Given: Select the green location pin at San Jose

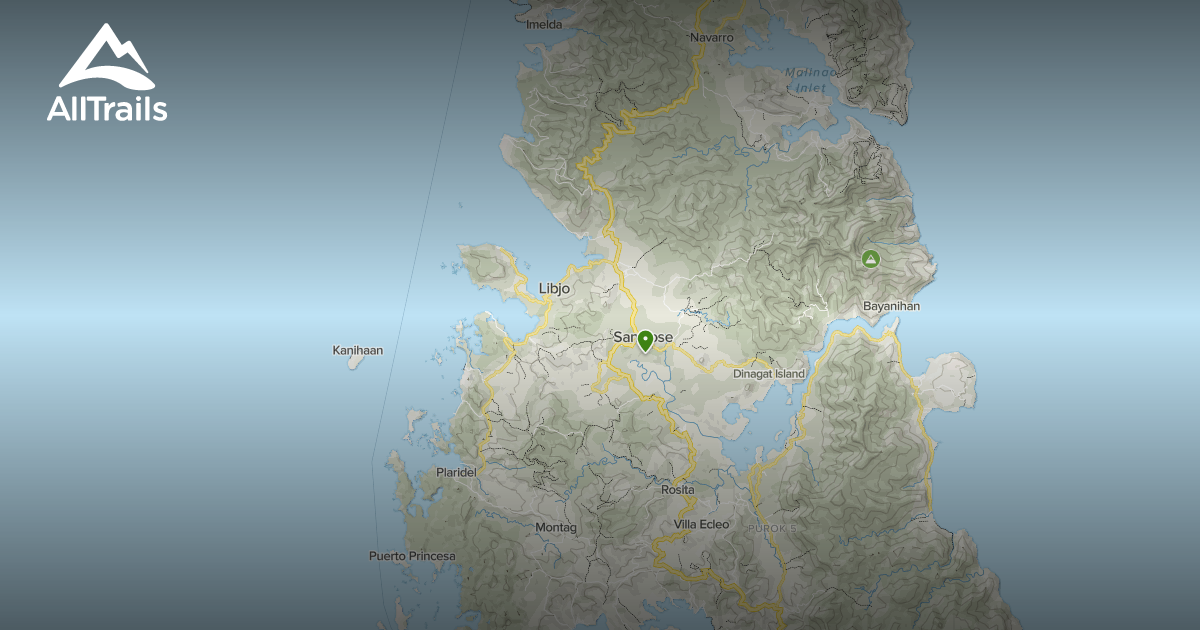Looking at the screenshot, I should 645,340.
